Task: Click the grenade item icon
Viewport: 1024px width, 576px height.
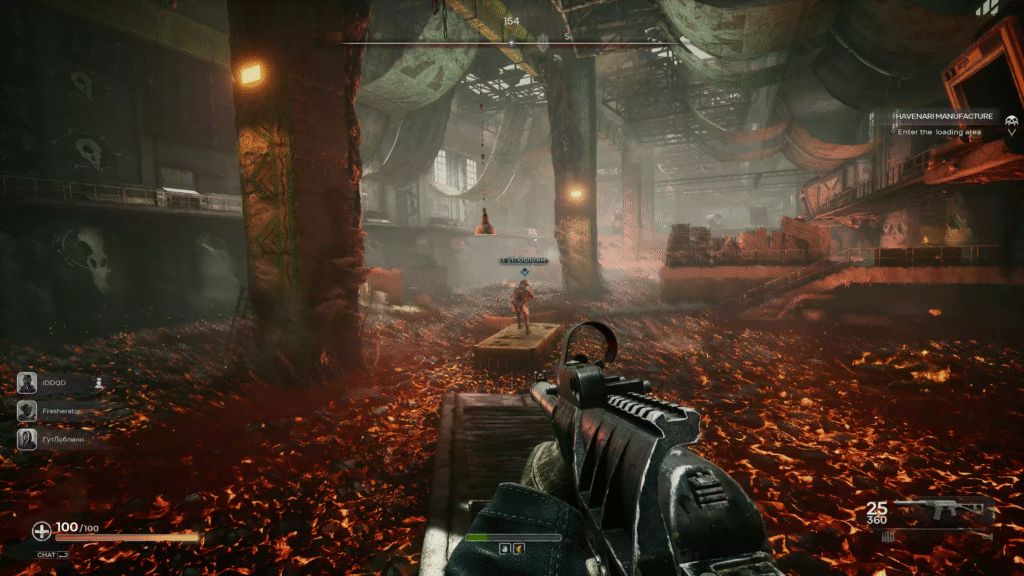Action: point(505,548)
